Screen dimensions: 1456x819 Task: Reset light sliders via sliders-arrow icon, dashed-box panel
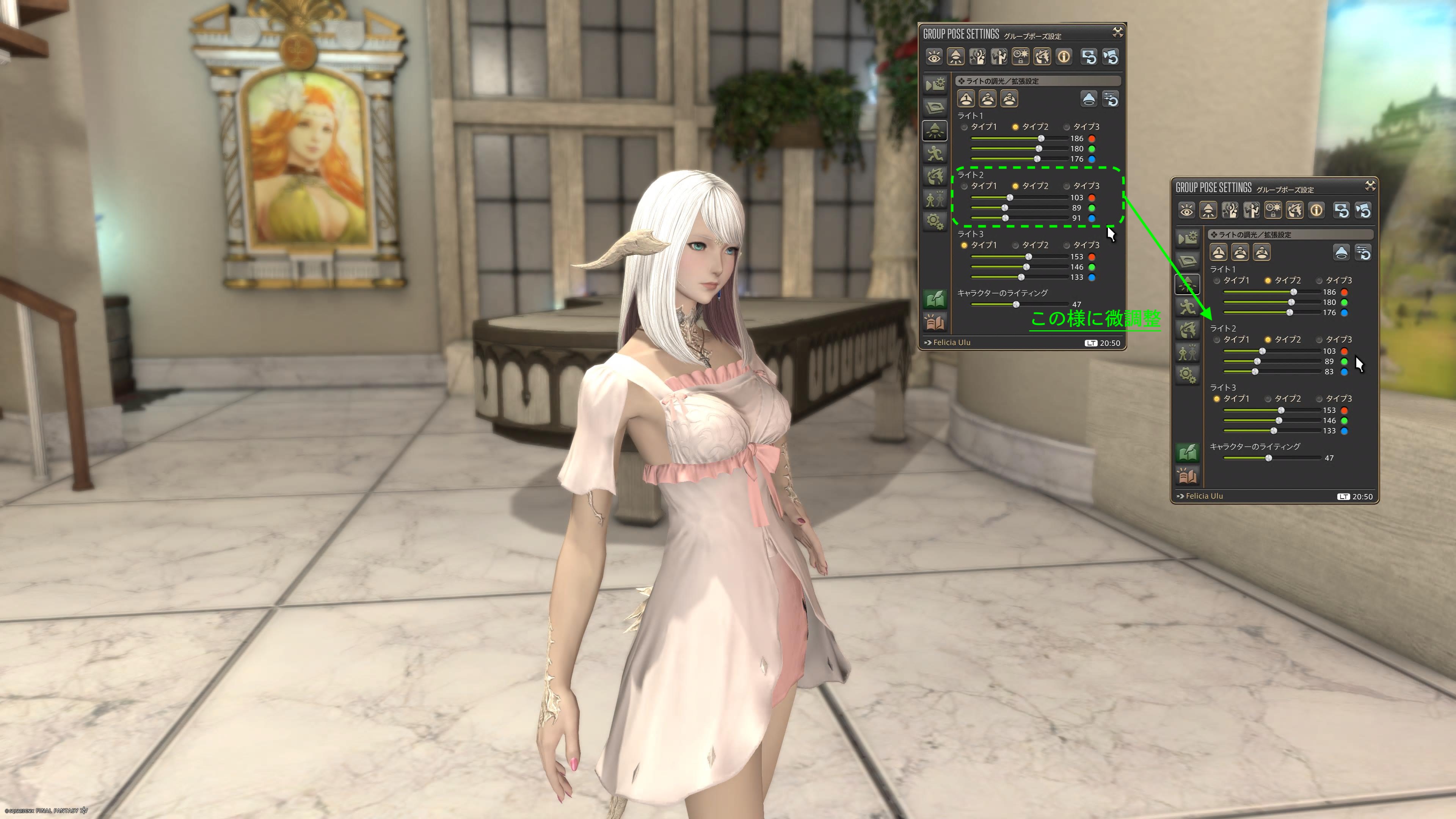1111,99
